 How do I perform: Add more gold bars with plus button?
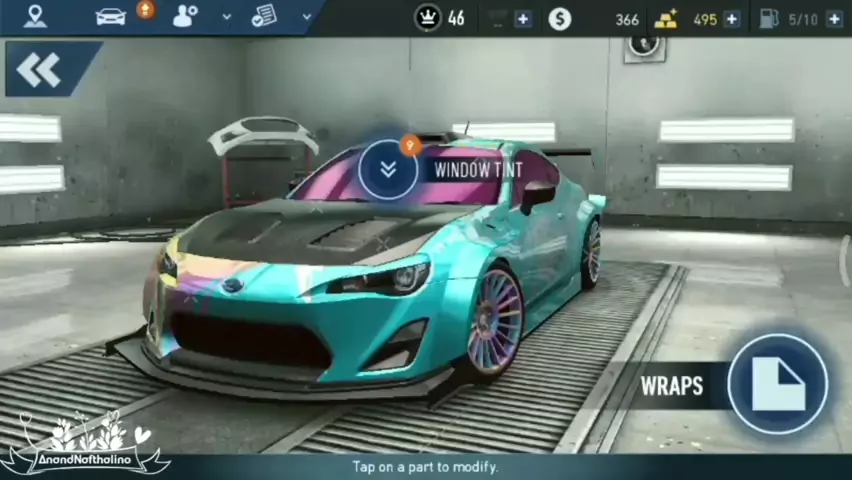click(x=732, y=19)
